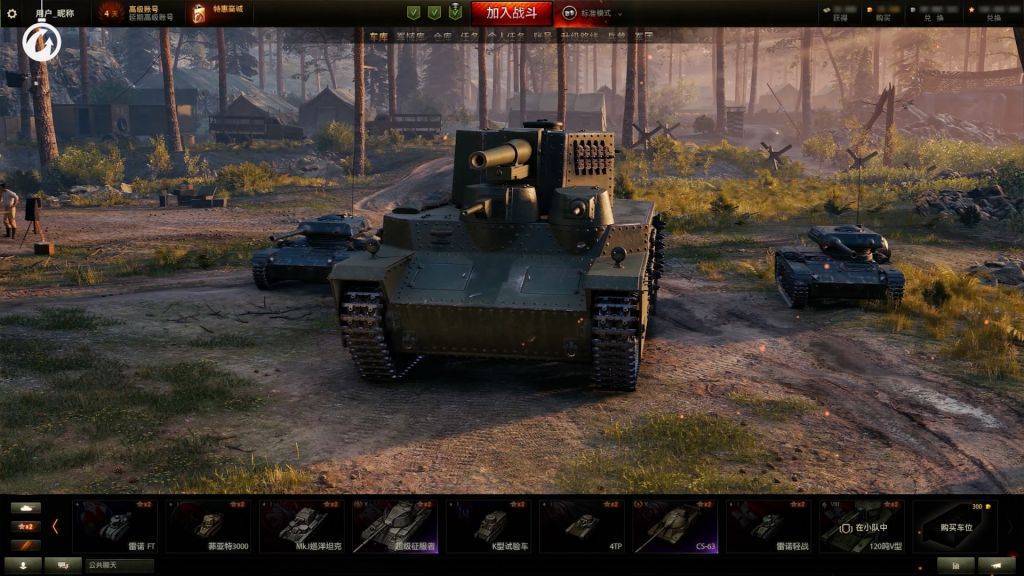Pick the K型试验车 tank

489,526
